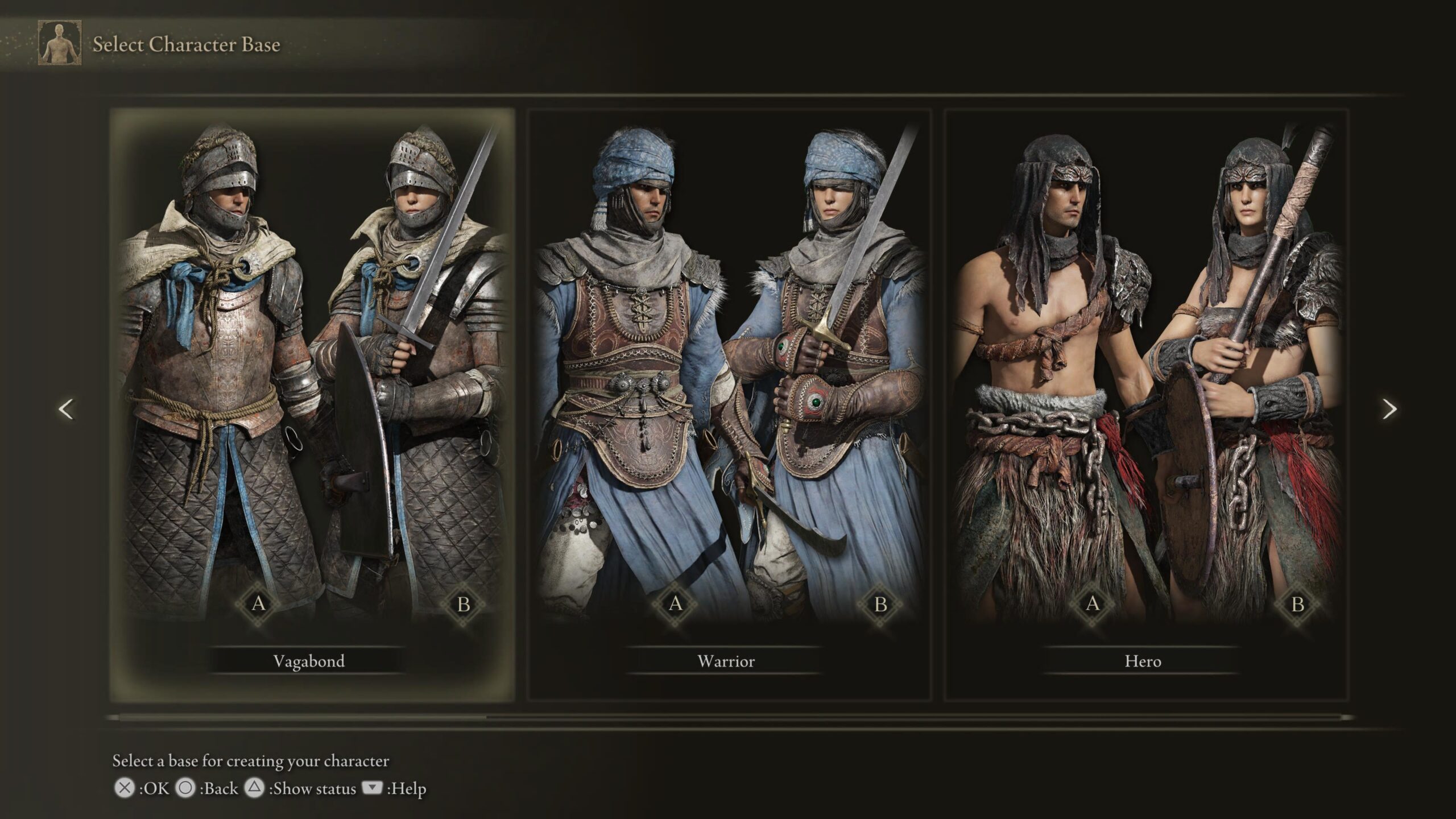Select Vagabond body type A
This screenshot has height=819, width=1456.
pyautogui.click(x=259, y=603)
